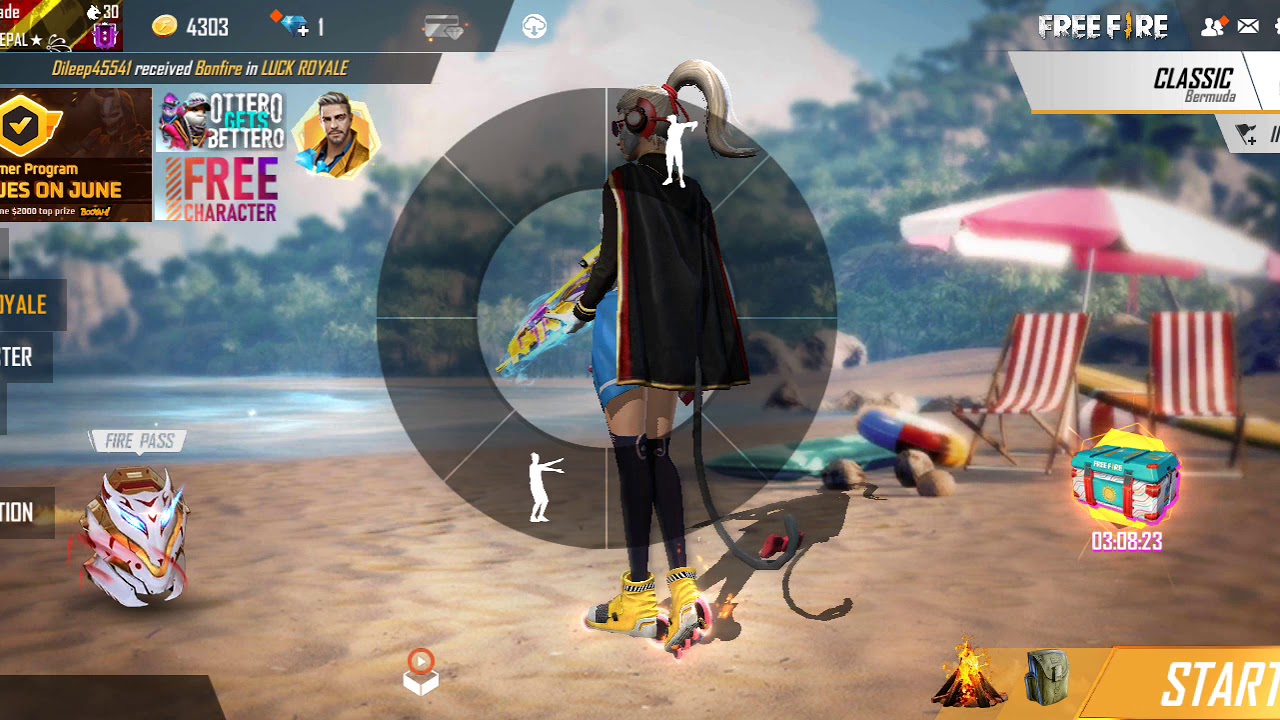Open the gold coins balance
This screenshot has width=1280, height=720.
coord(191,27)
